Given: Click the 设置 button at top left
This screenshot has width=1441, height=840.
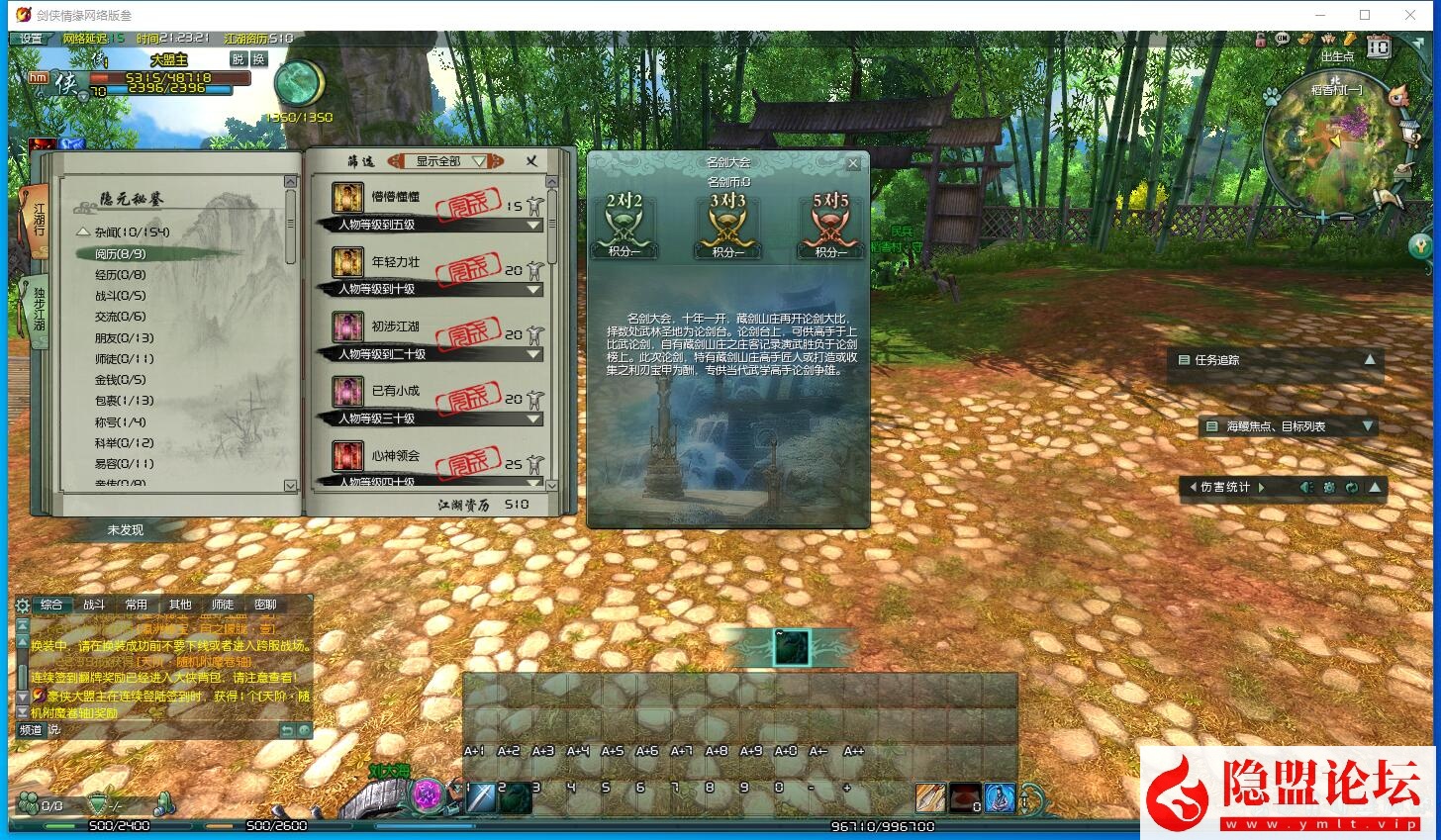Looking at the screenshot, I should coord(28,39).
